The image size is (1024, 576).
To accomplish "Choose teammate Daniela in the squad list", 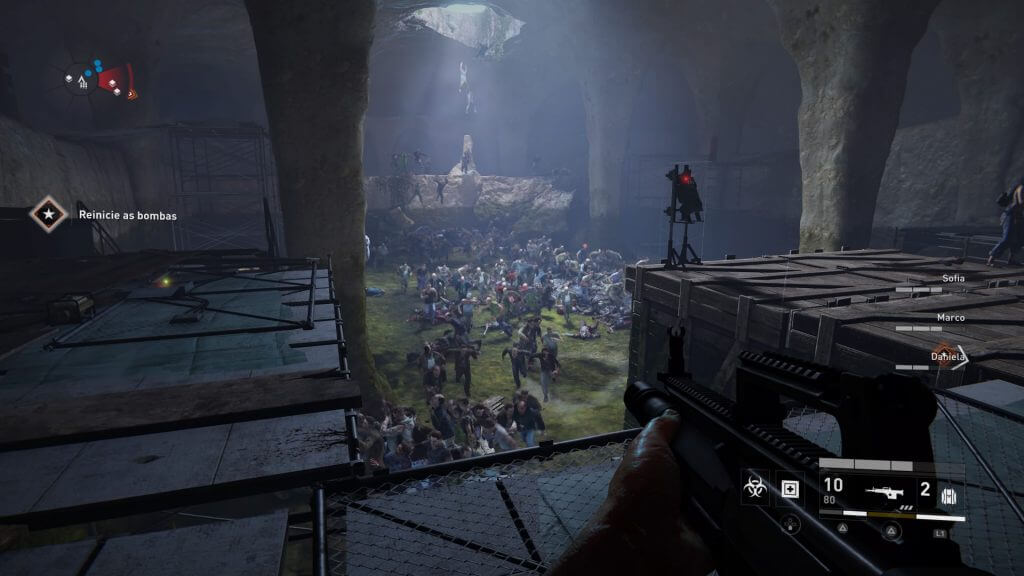I will pyautogui.click(x=947, y=356).
